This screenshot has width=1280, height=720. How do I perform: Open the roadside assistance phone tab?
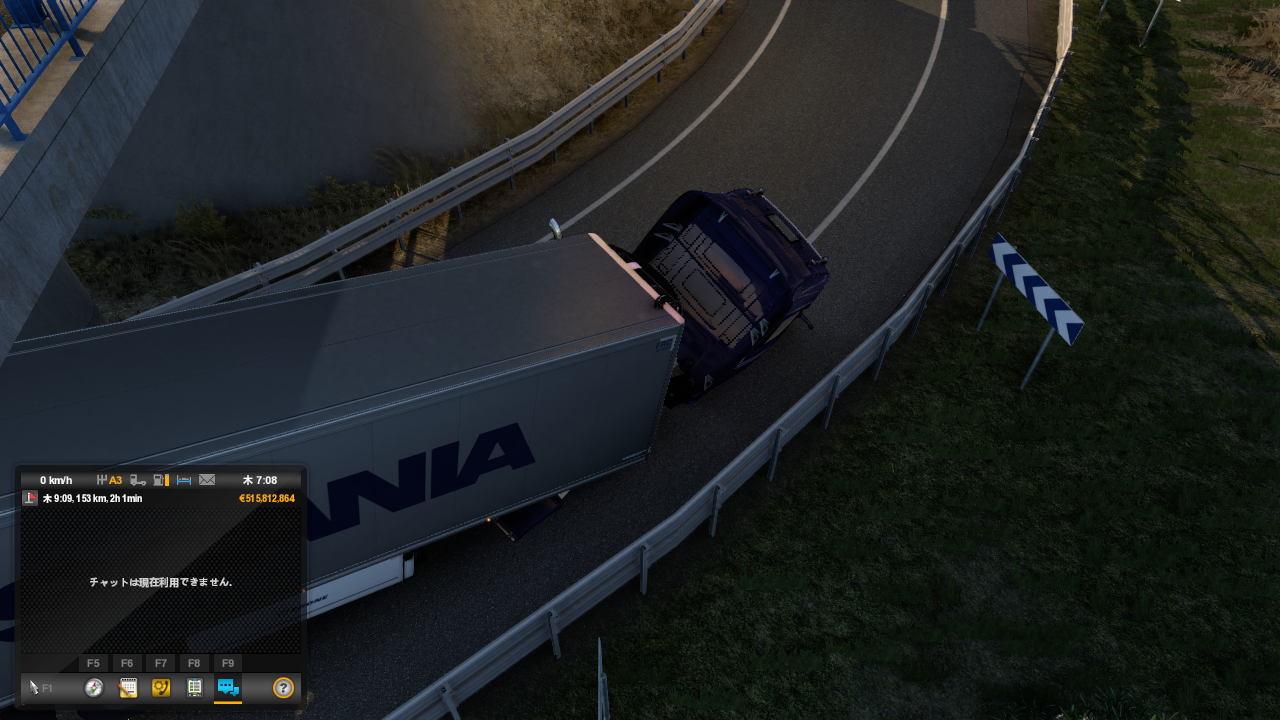[x=161, y=687]
